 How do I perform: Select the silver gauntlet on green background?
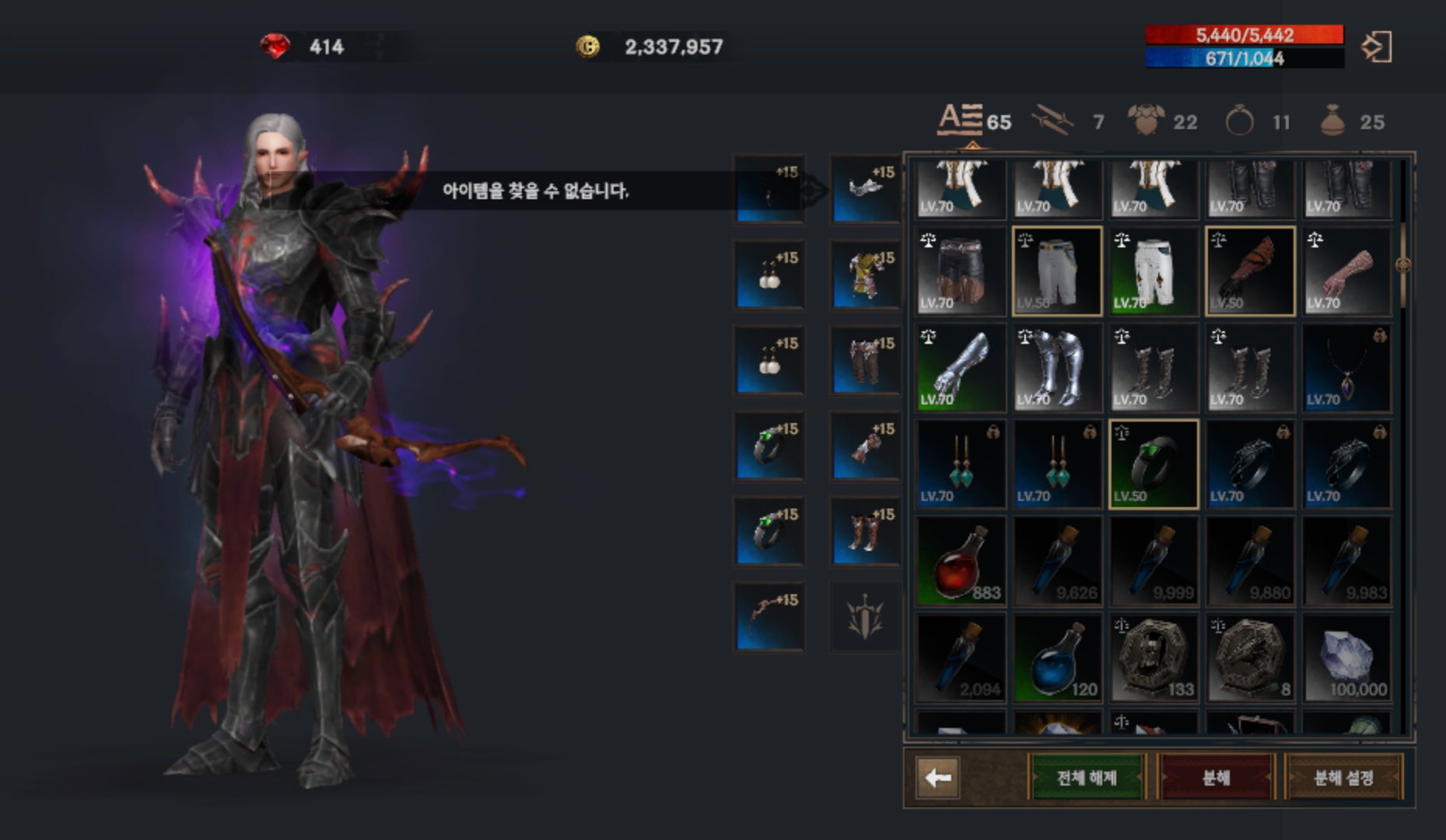[961, 368]
